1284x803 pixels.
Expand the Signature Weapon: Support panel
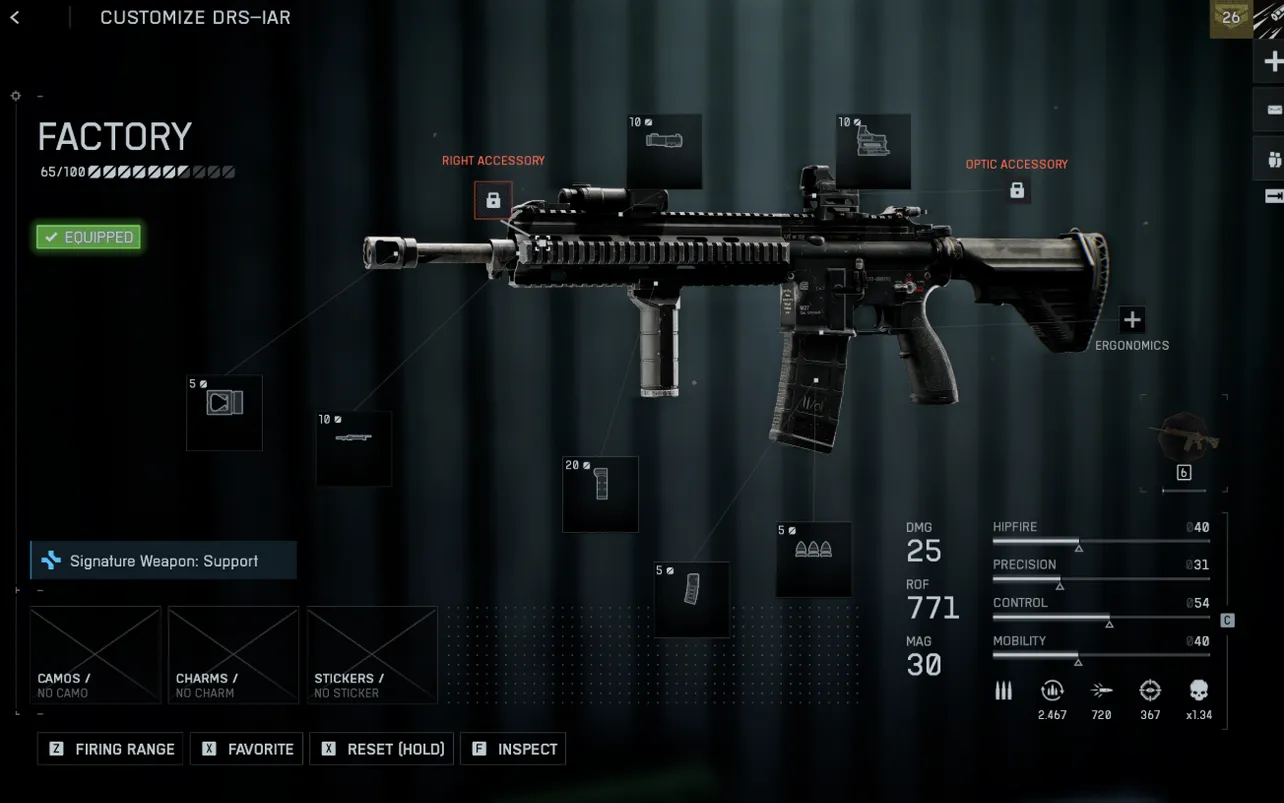point(163,560)
